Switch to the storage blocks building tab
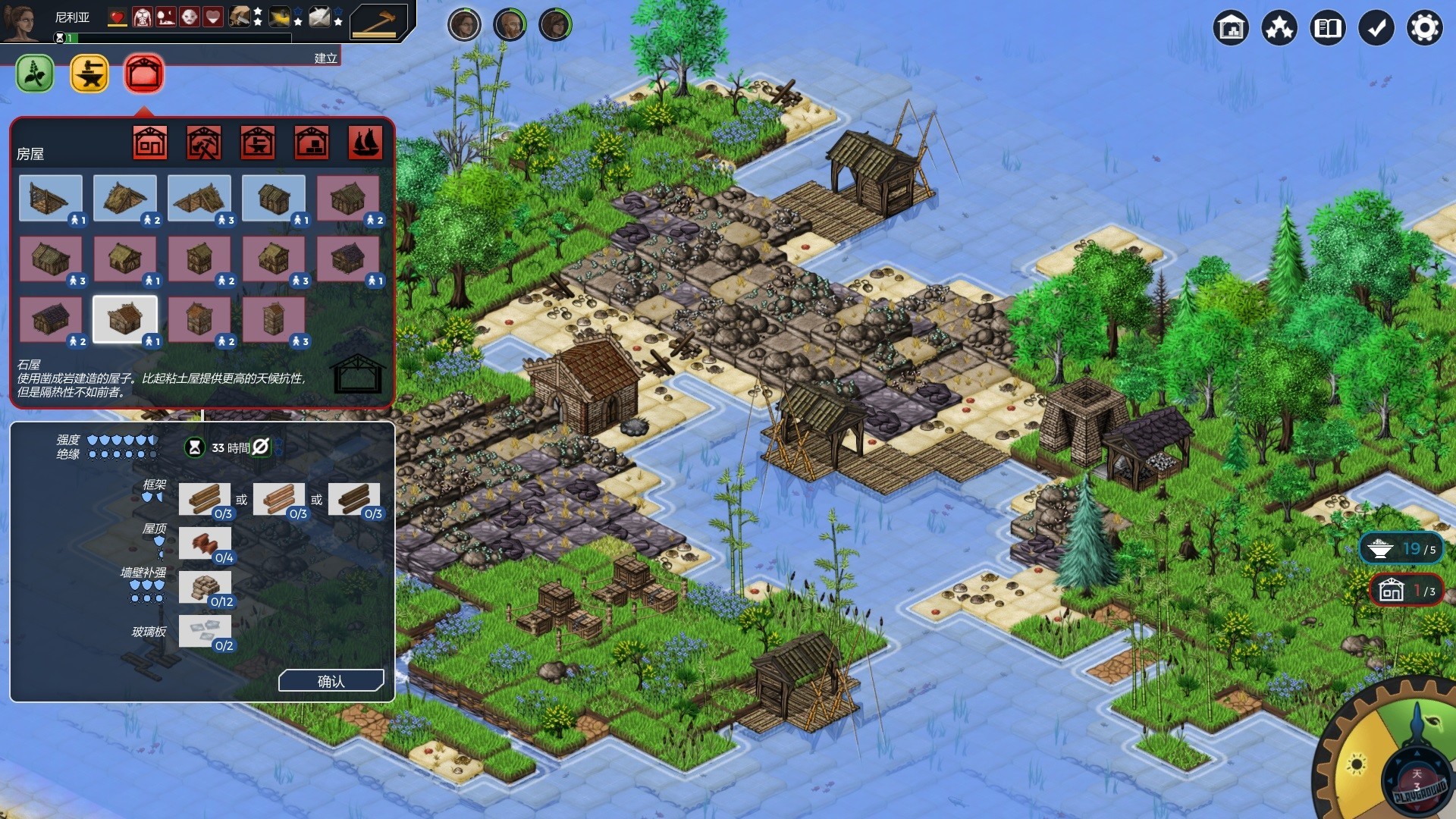This screenshot has width=1456, height=819. click(310, 141)
